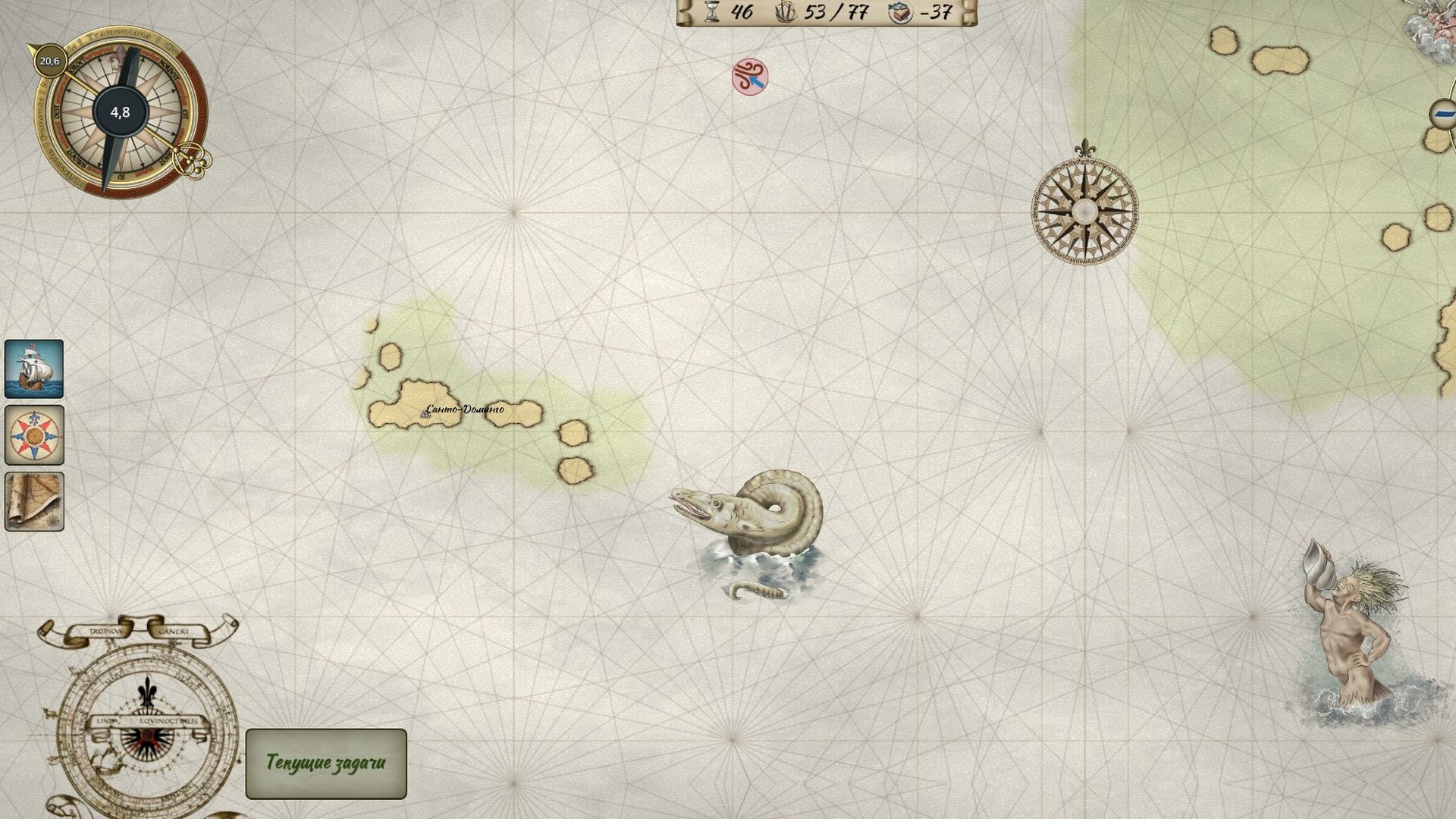
Task: Open the rolled parchment map icon
Action: [x=34, y=501]
